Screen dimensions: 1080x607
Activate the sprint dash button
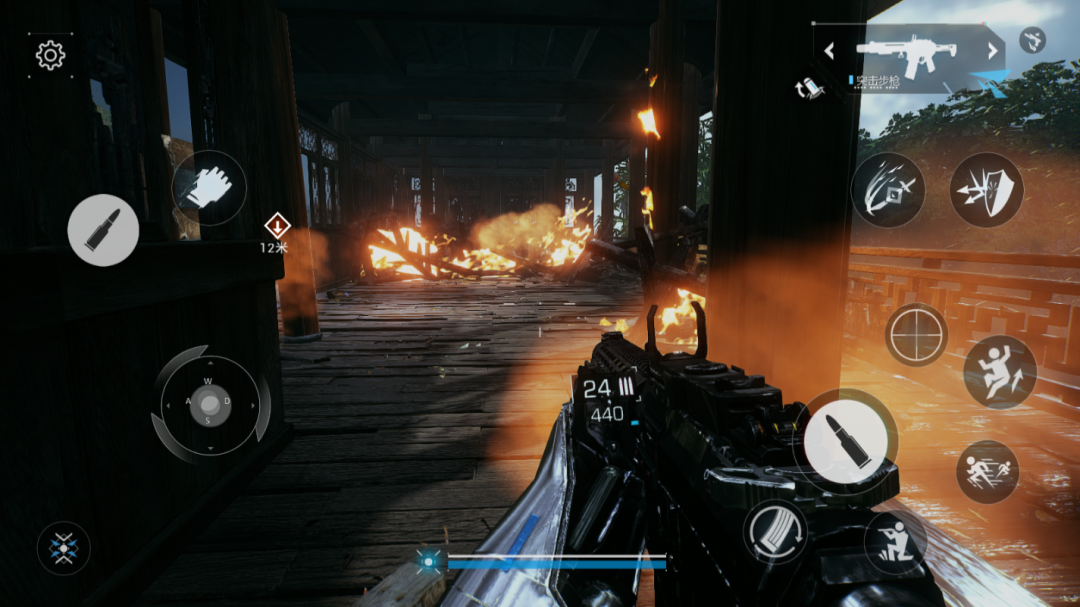pyautogui.click(x=987, y=471)
